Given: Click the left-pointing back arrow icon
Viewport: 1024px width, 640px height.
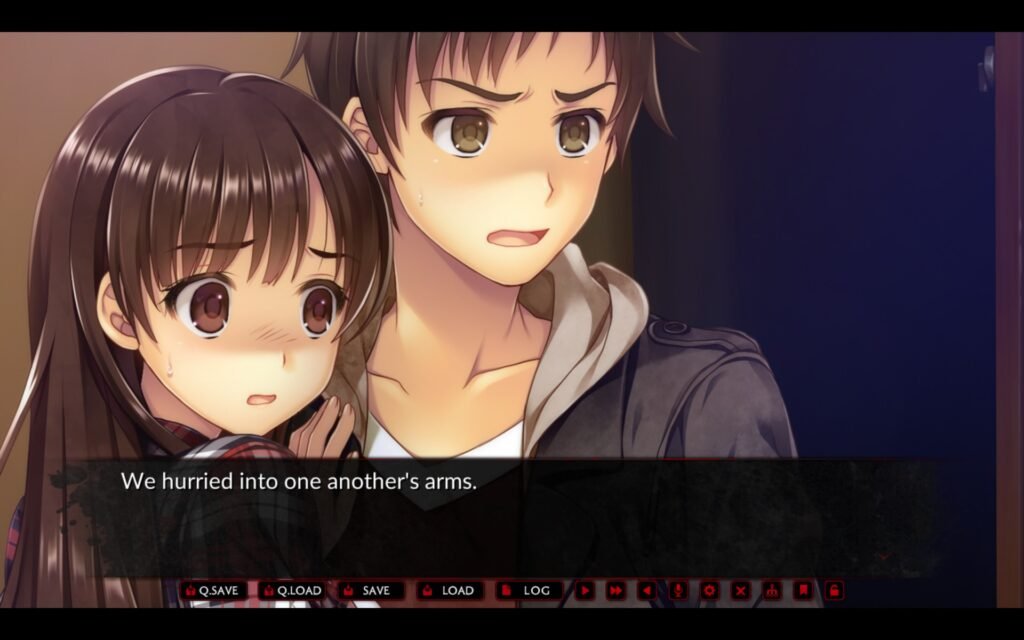Looking at the screenshot, I should pos(647,591).
